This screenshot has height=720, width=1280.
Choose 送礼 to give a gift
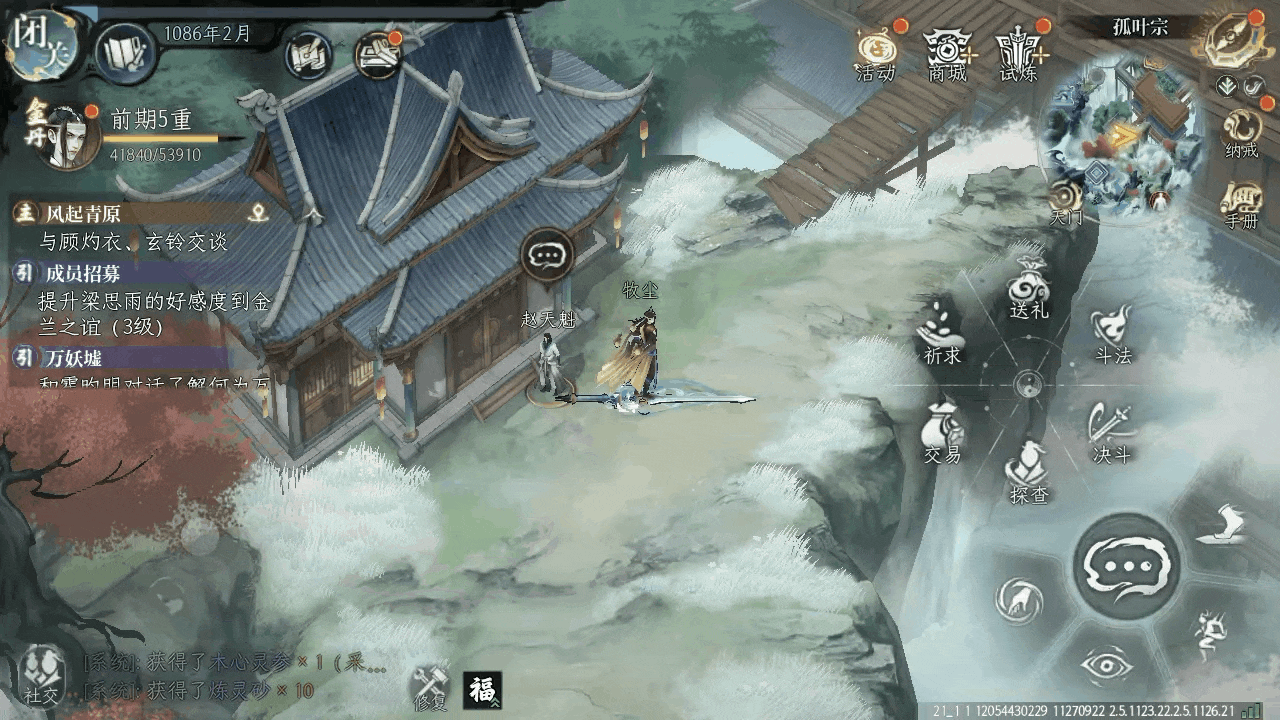[1028, 290]
